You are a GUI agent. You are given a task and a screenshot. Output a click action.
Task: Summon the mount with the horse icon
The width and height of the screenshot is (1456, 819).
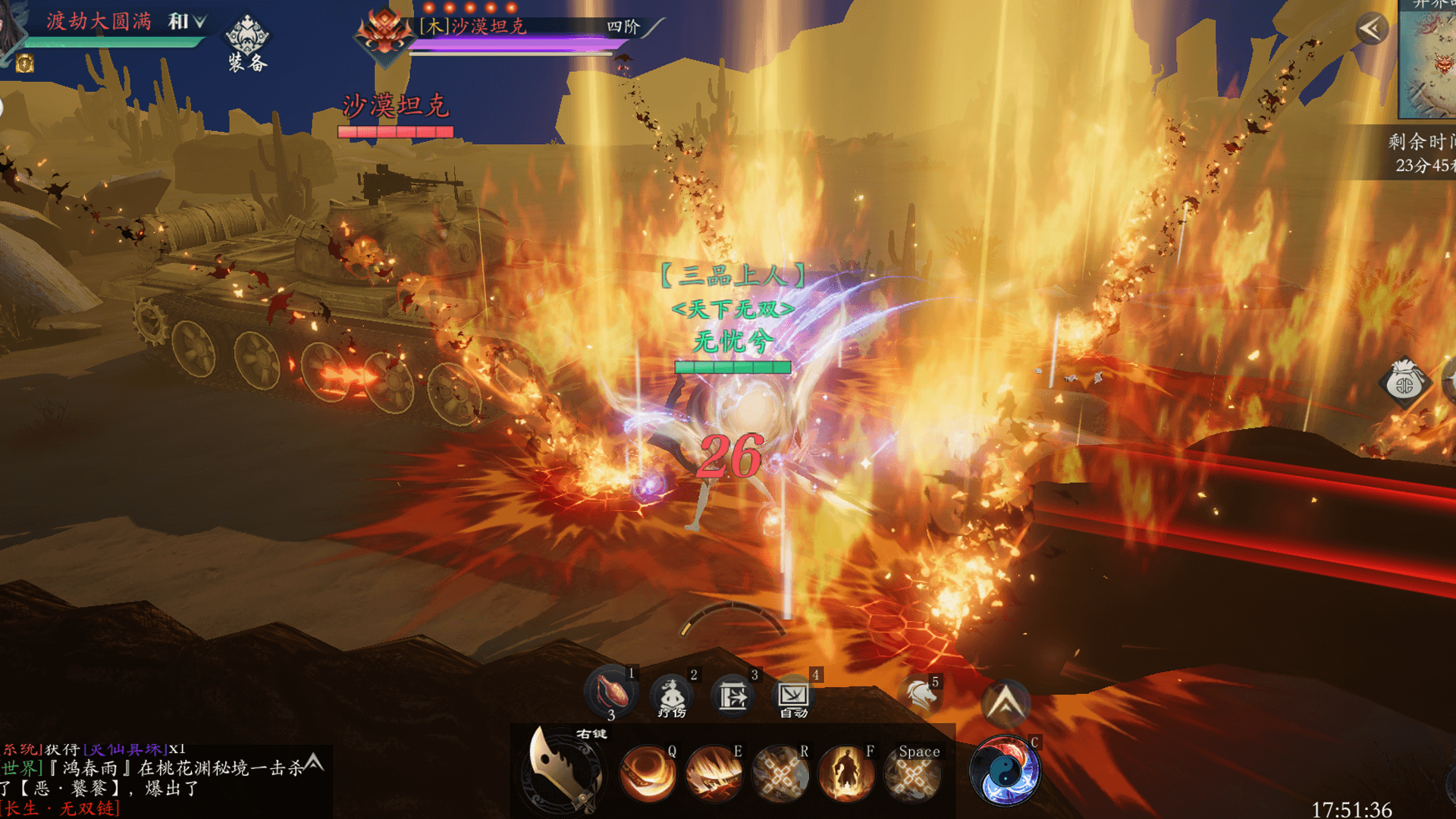click(x=920, y=695)
